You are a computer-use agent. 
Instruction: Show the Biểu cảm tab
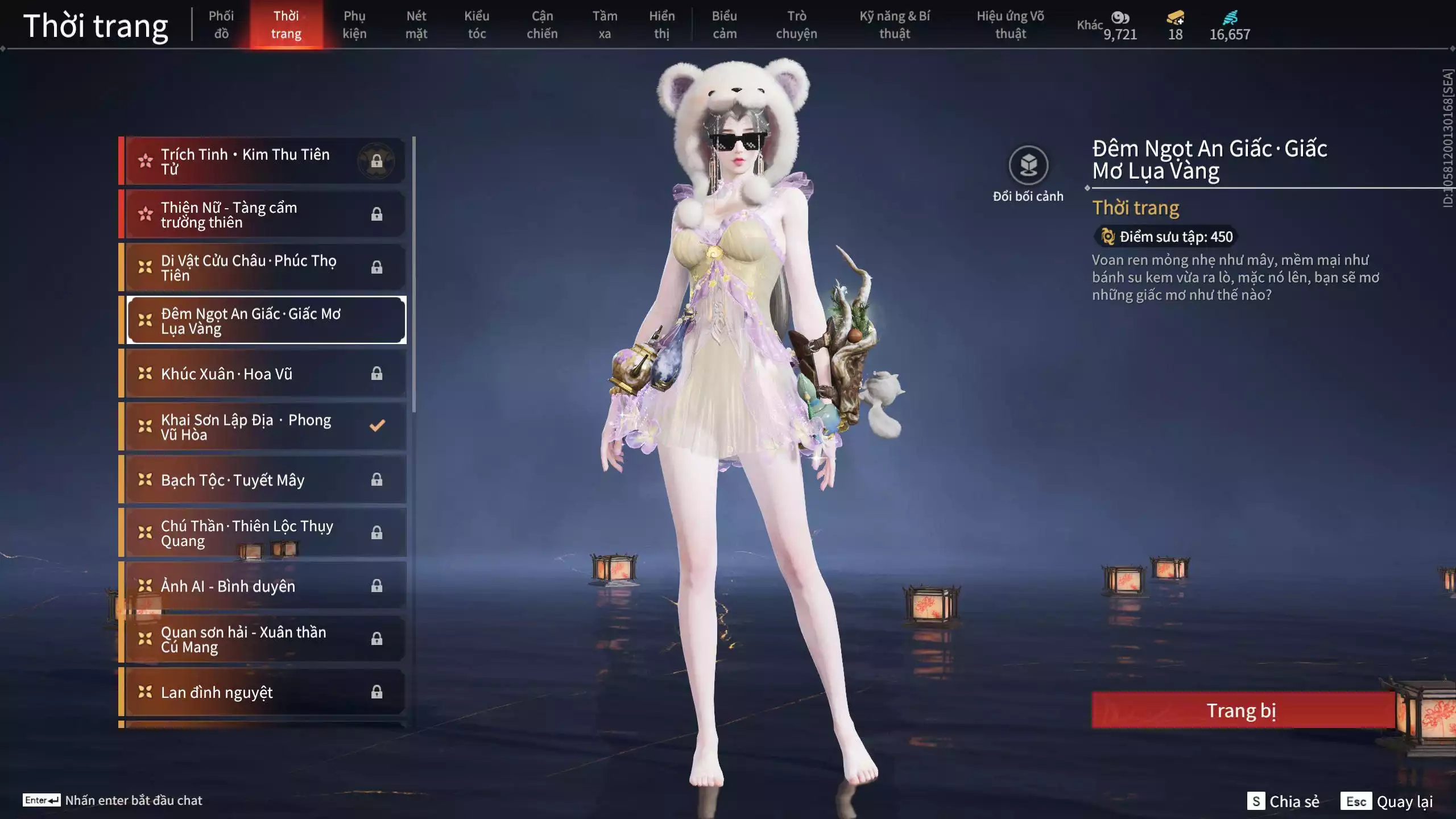tap(725, 24)
